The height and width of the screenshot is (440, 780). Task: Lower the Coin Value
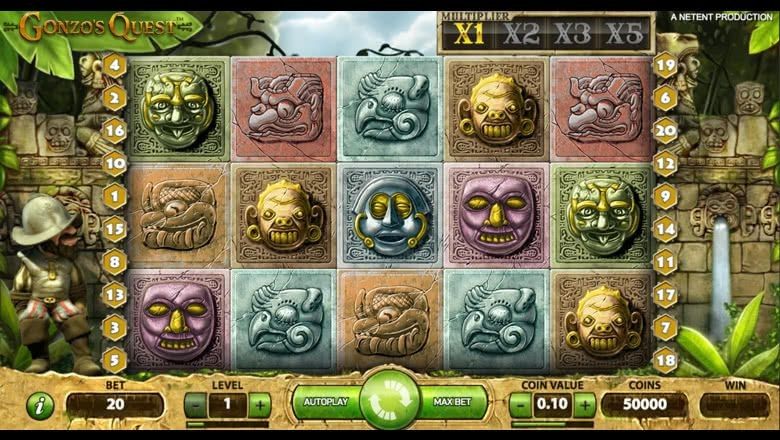(521, 405)
